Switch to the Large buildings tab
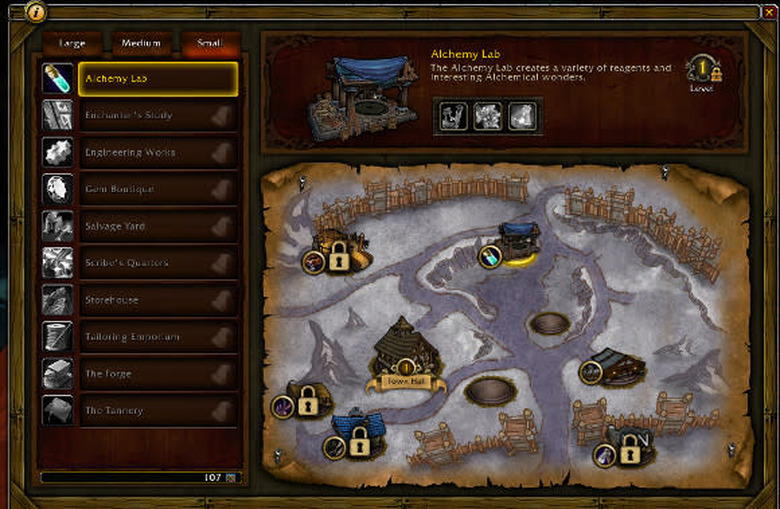This screenshot has width=780, height=509. coord(71,44)
